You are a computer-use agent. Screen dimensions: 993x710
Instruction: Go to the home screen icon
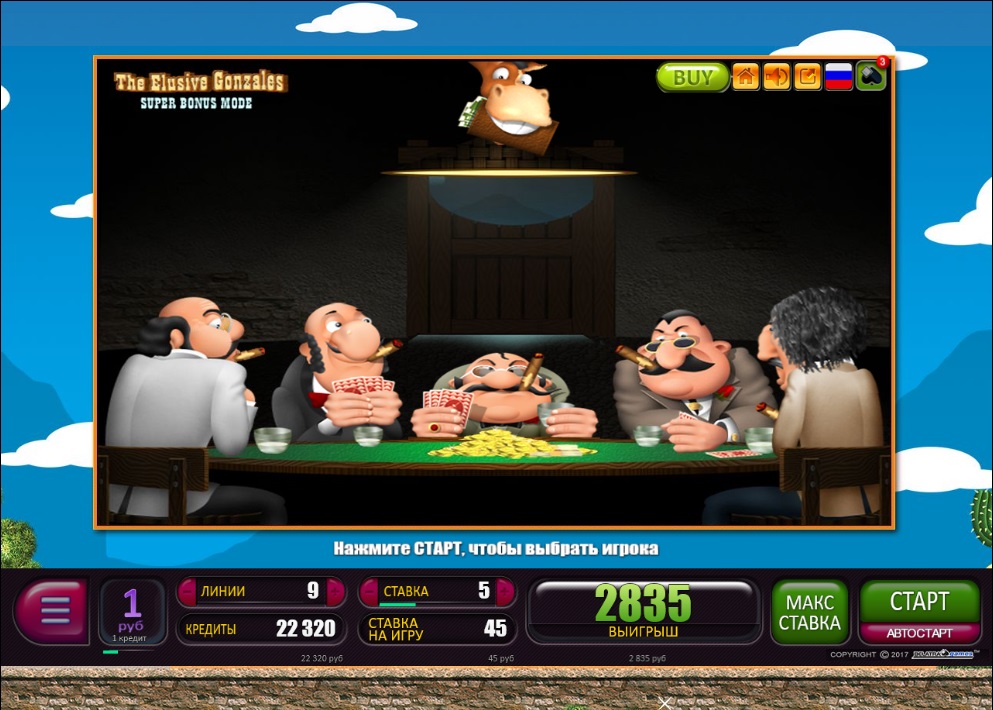click(745, 77)
